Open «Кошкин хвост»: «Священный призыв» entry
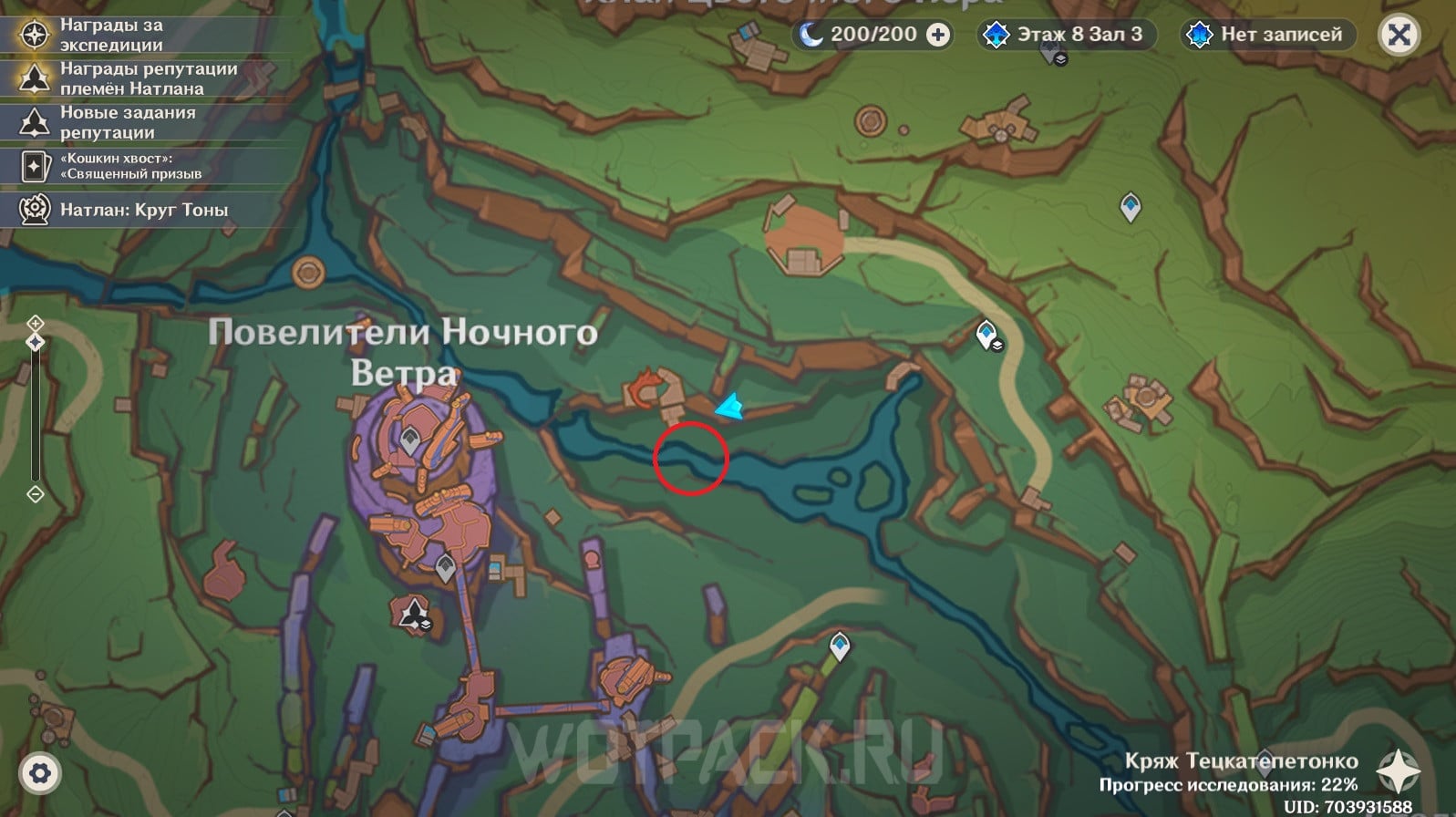 pyautogui.click(x=130, y=166)
